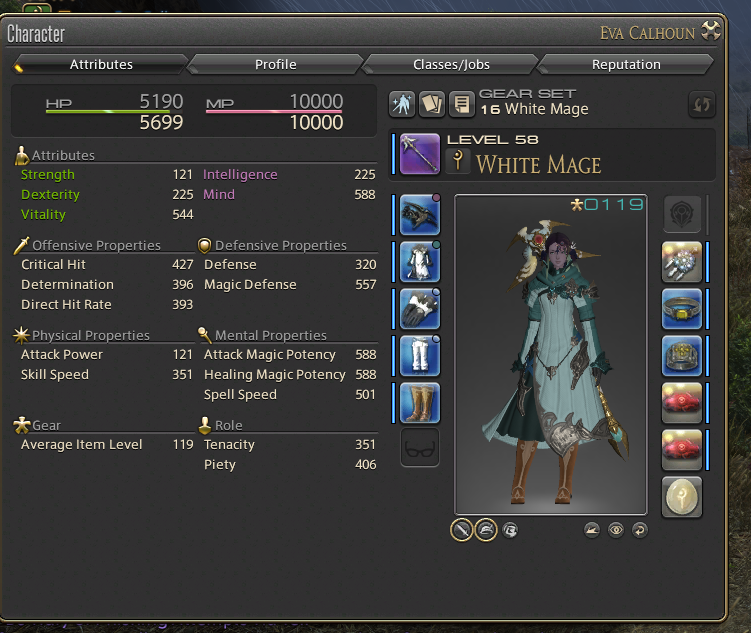Choose the gloves equipment slot
751x633 pixels.
(x=419, y=309)
